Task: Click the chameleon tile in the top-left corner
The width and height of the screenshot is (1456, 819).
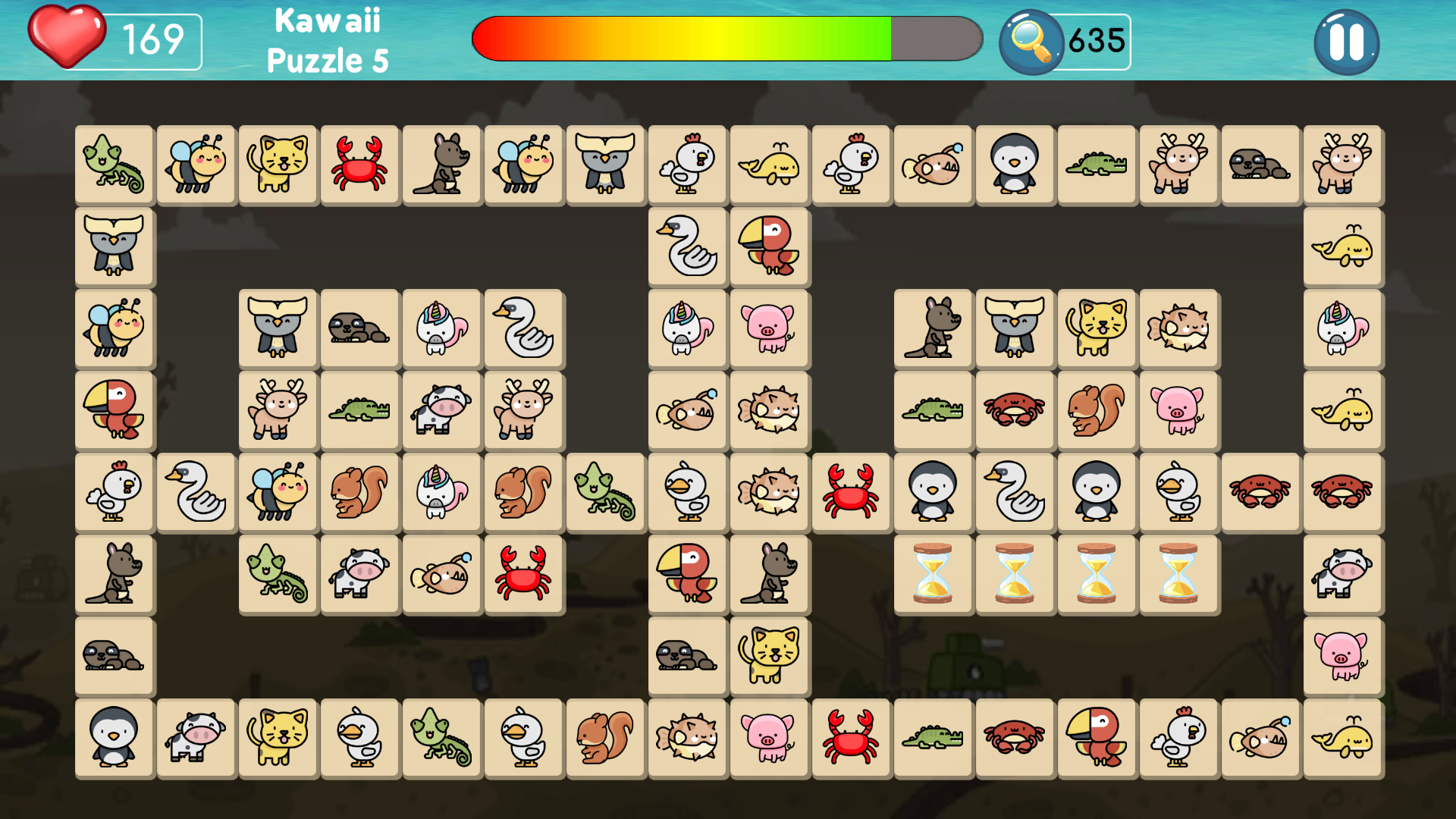Action: click(x=114, y=165)
